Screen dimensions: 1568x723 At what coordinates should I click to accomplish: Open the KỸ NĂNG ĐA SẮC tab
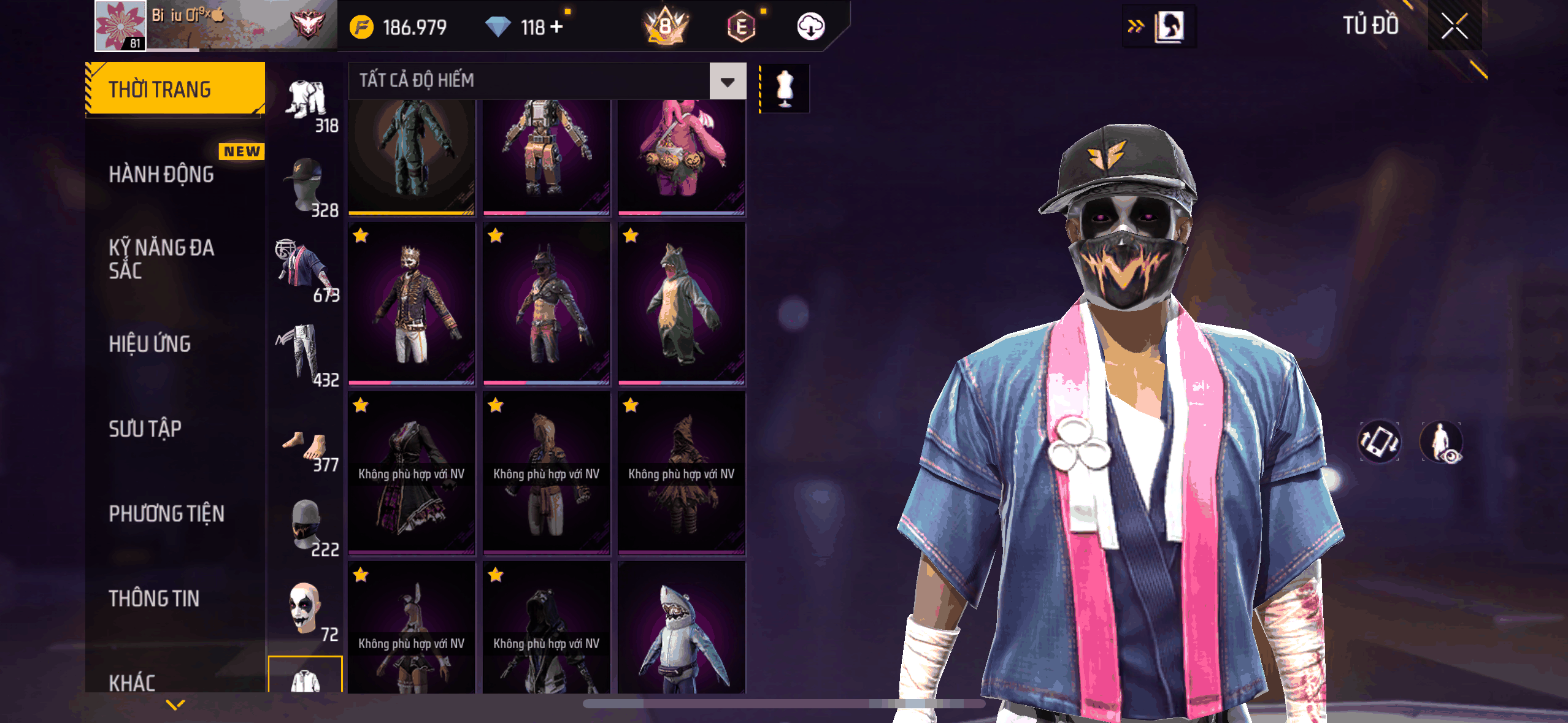[x=161, y=259]
